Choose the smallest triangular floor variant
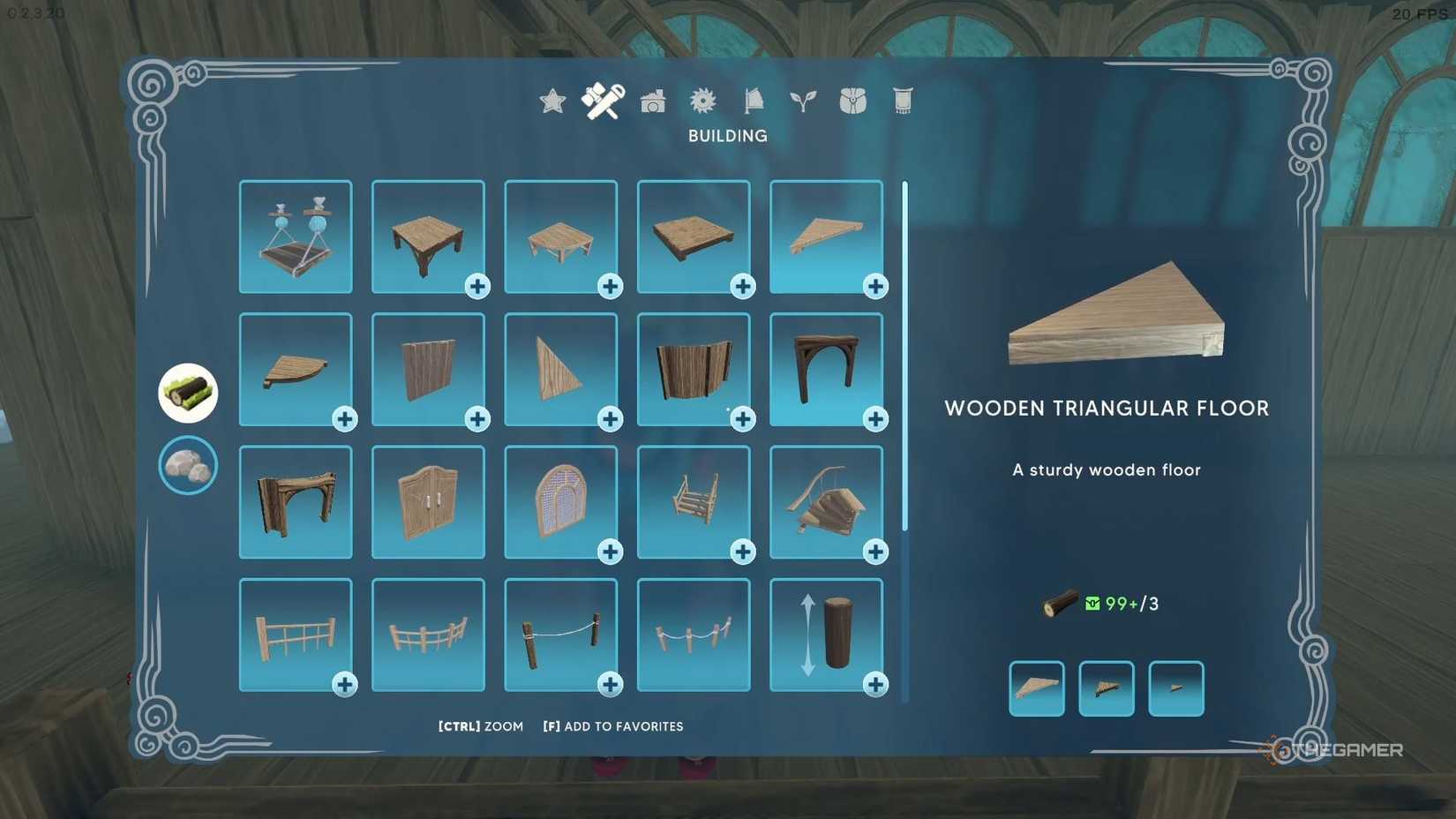This screenshot has height=819, width=1456. 1176,688
